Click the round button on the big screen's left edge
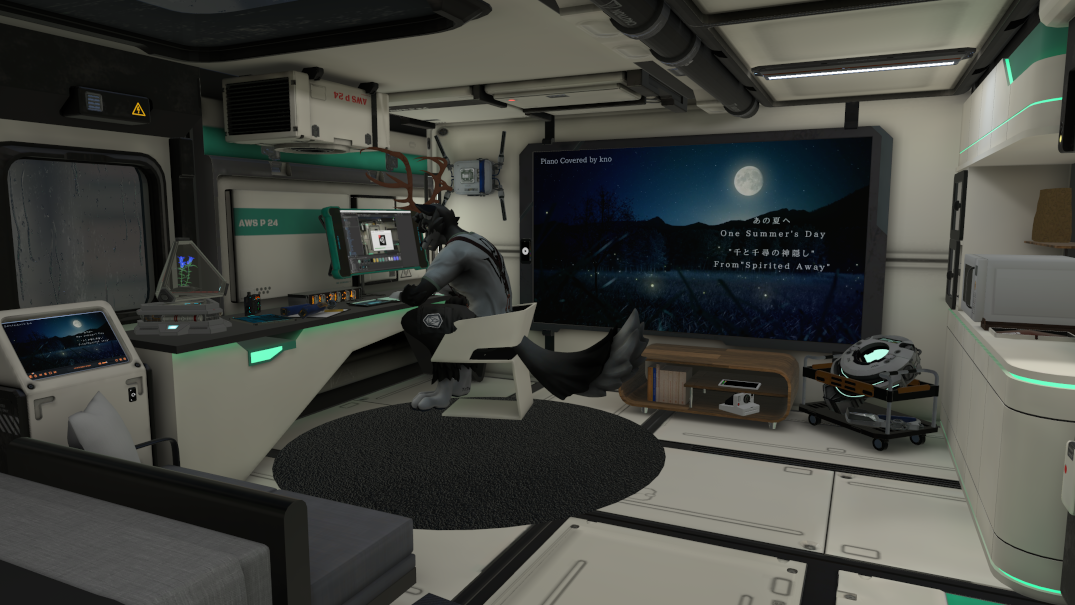Viewport: 1075px width, 605px height. 526,250
